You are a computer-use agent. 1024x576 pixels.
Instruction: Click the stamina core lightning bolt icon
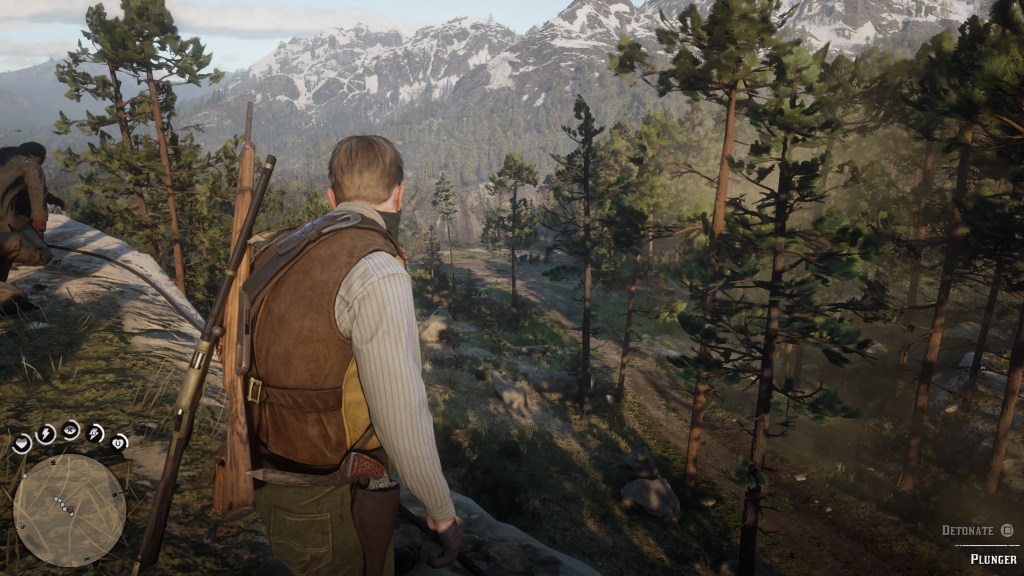(x=45, y=433)
